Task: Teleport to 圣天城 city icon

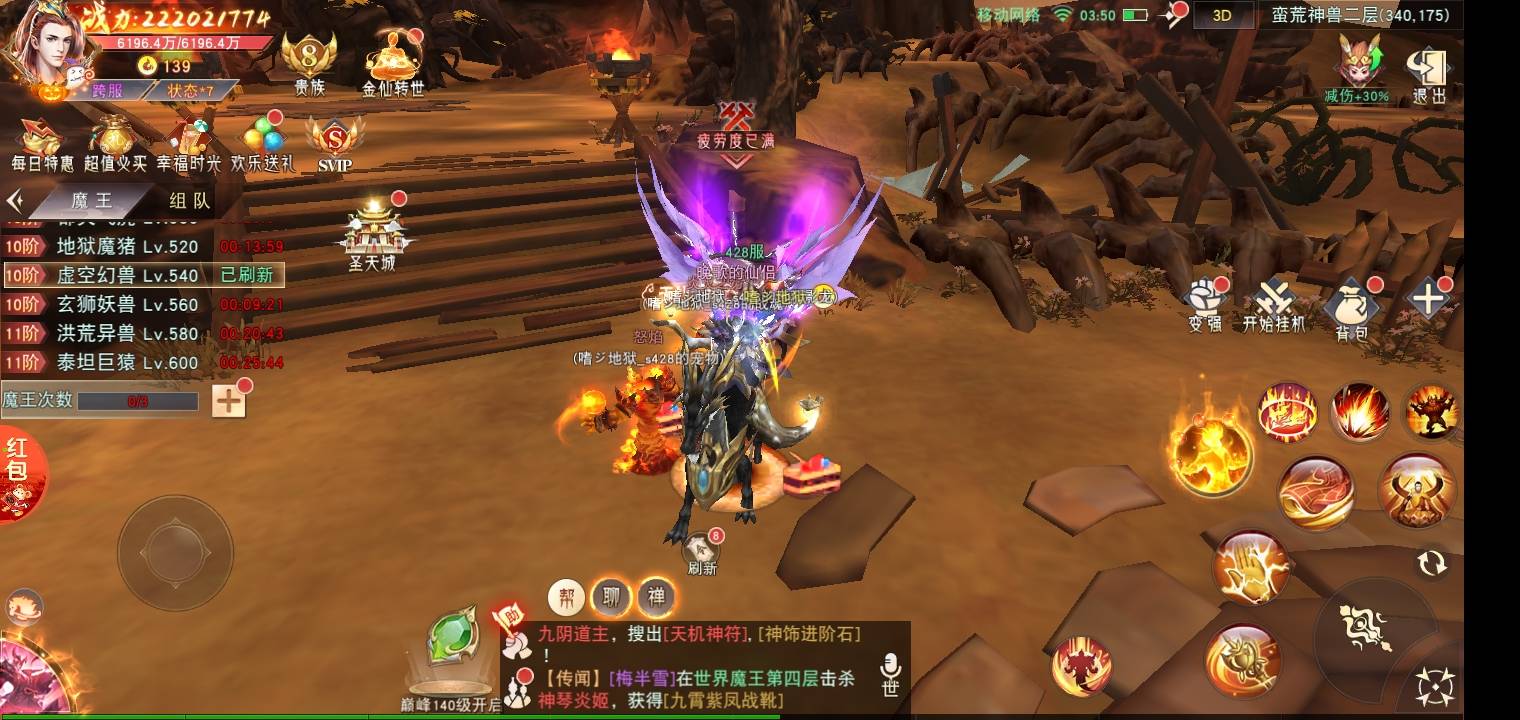Action: point(372,236)
